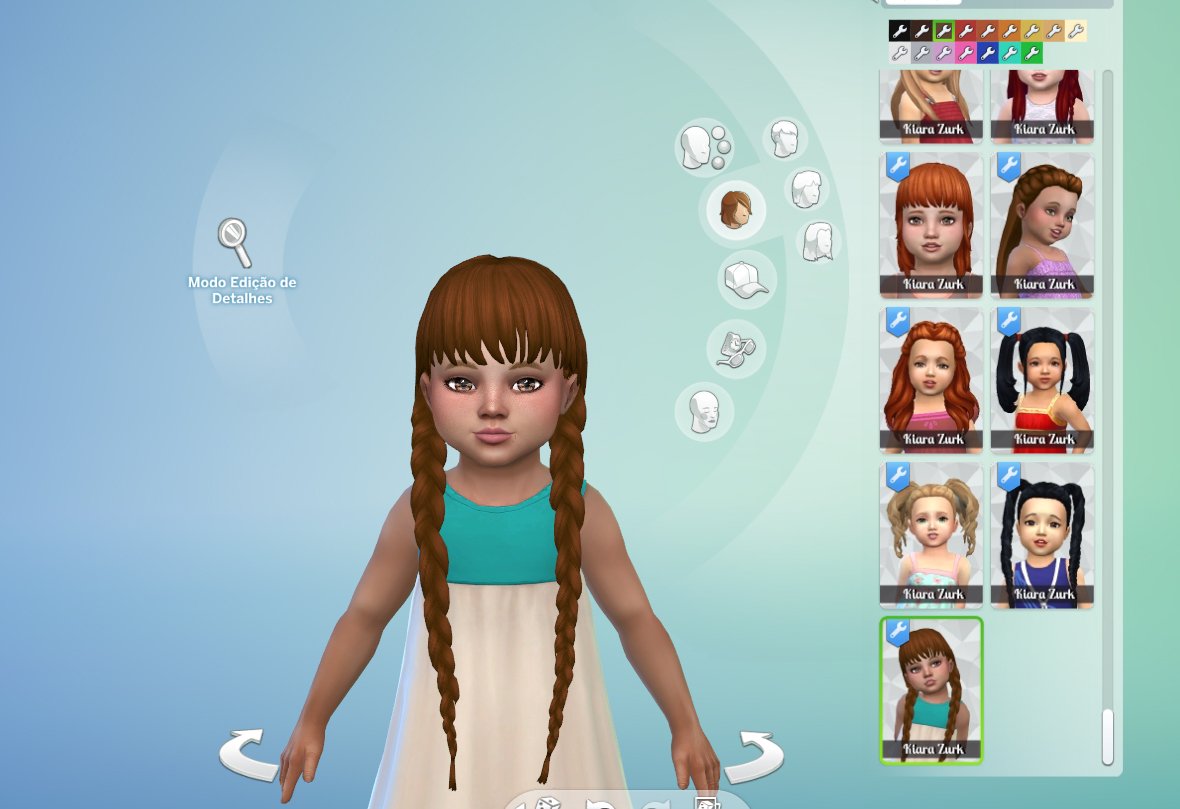The width and height of the screenshot is (1180, 809).
Task: Select the dark blue hair color swatch
Action: click(988, 53)
